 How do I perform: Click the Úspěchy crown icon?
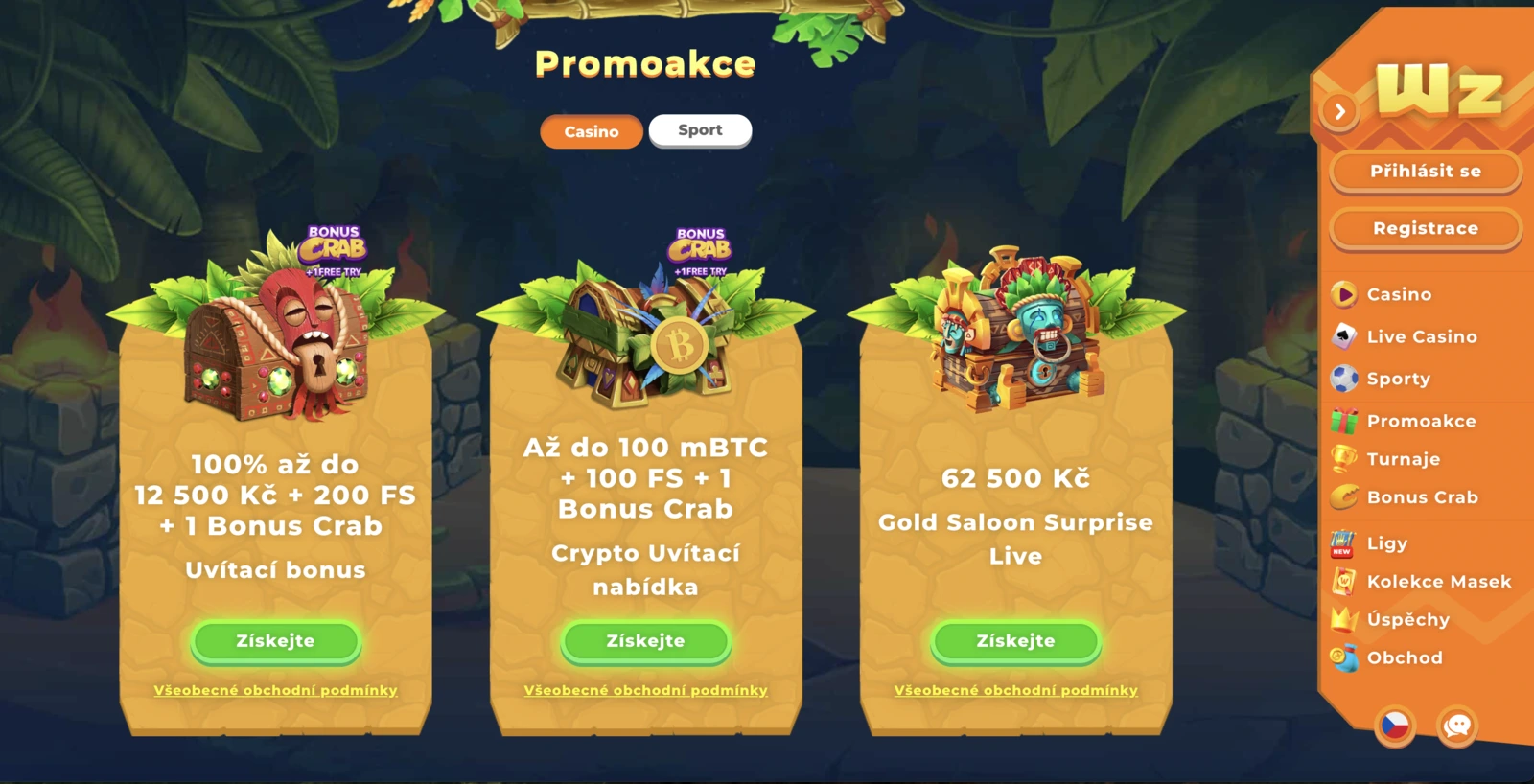1345,619
